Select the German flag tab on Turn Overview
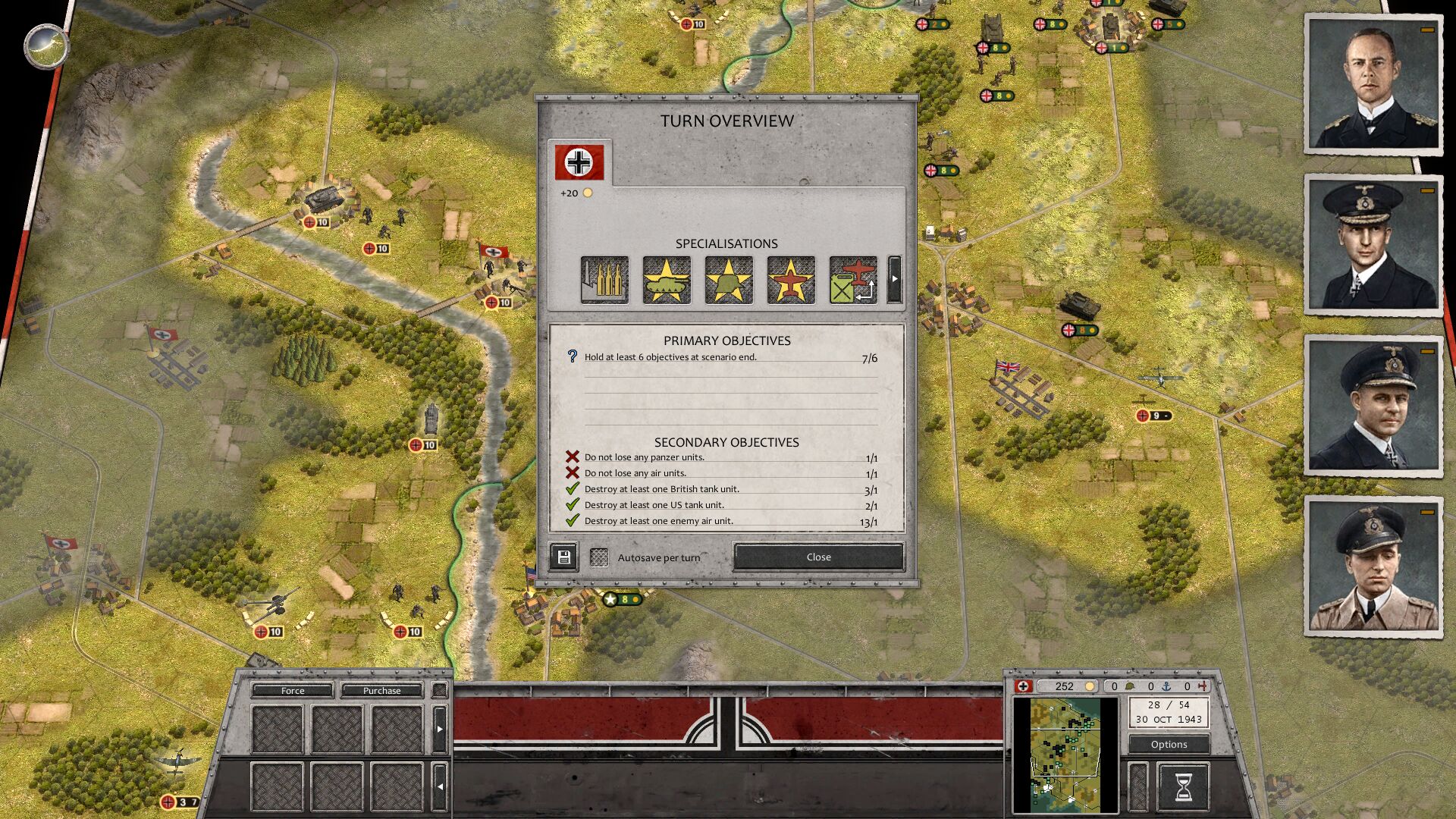The image size is (1456, 819). pos(579,161)
